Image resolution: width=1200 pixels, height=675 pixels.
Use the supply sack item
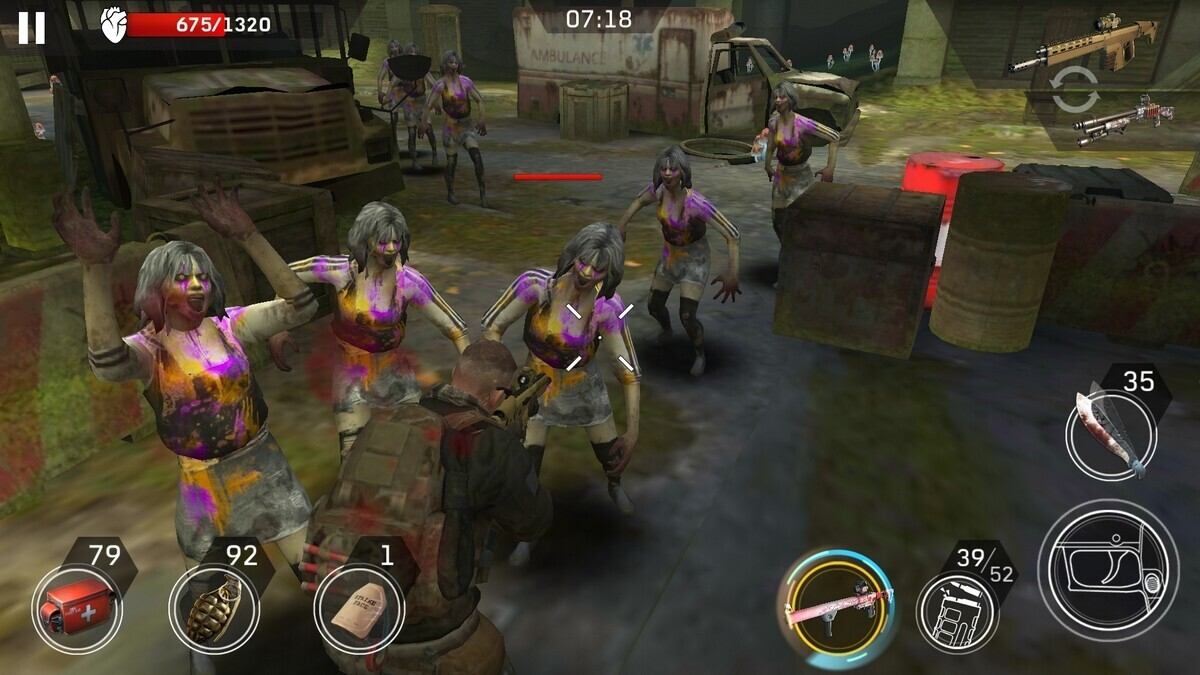pyautogui.click(x=358, y=608)
